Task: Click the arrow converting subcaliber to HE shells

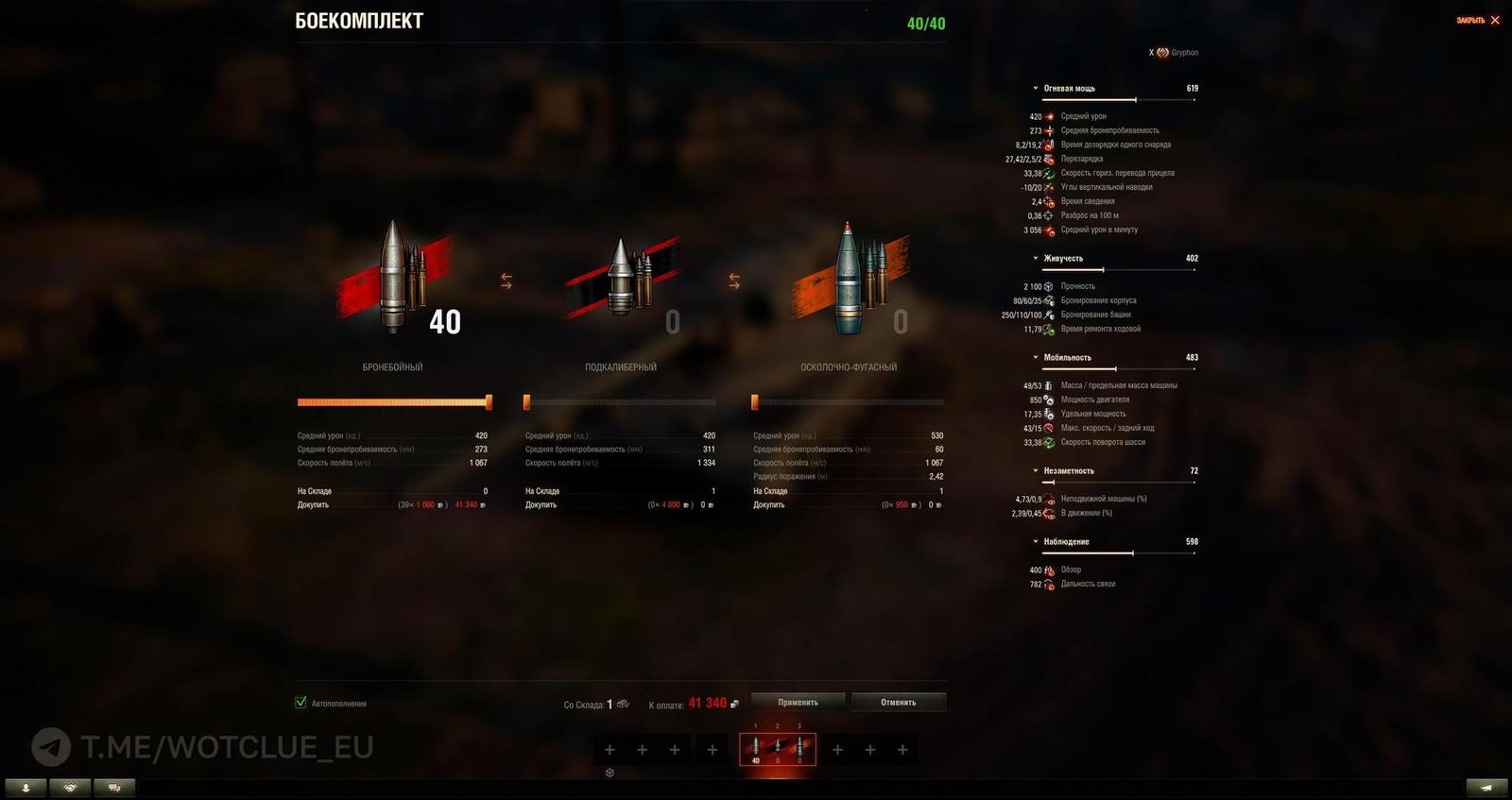Action: click(x=732, y=279)
